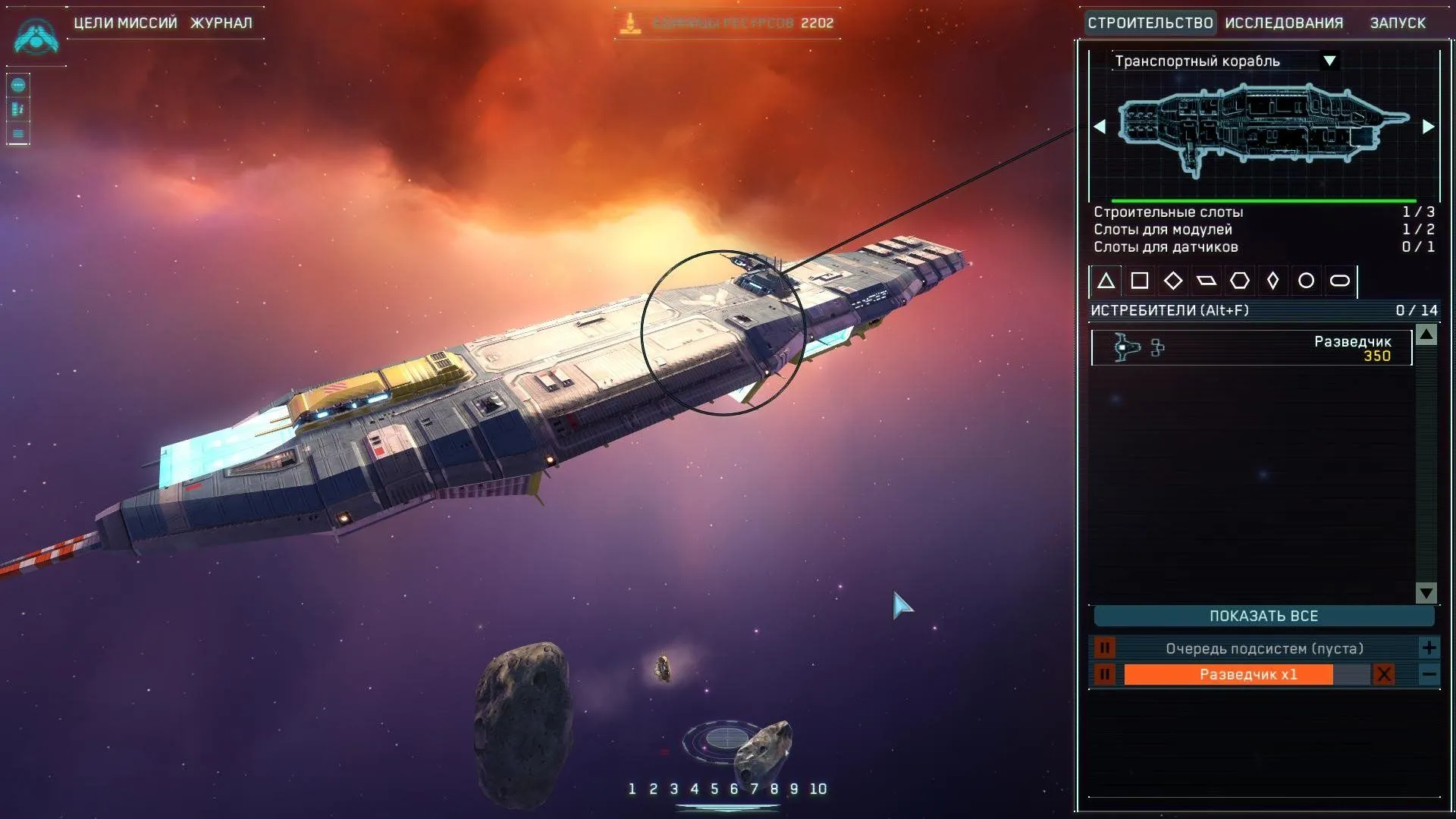Queue a Разведчик scout for 350

tap(1251, 348)
